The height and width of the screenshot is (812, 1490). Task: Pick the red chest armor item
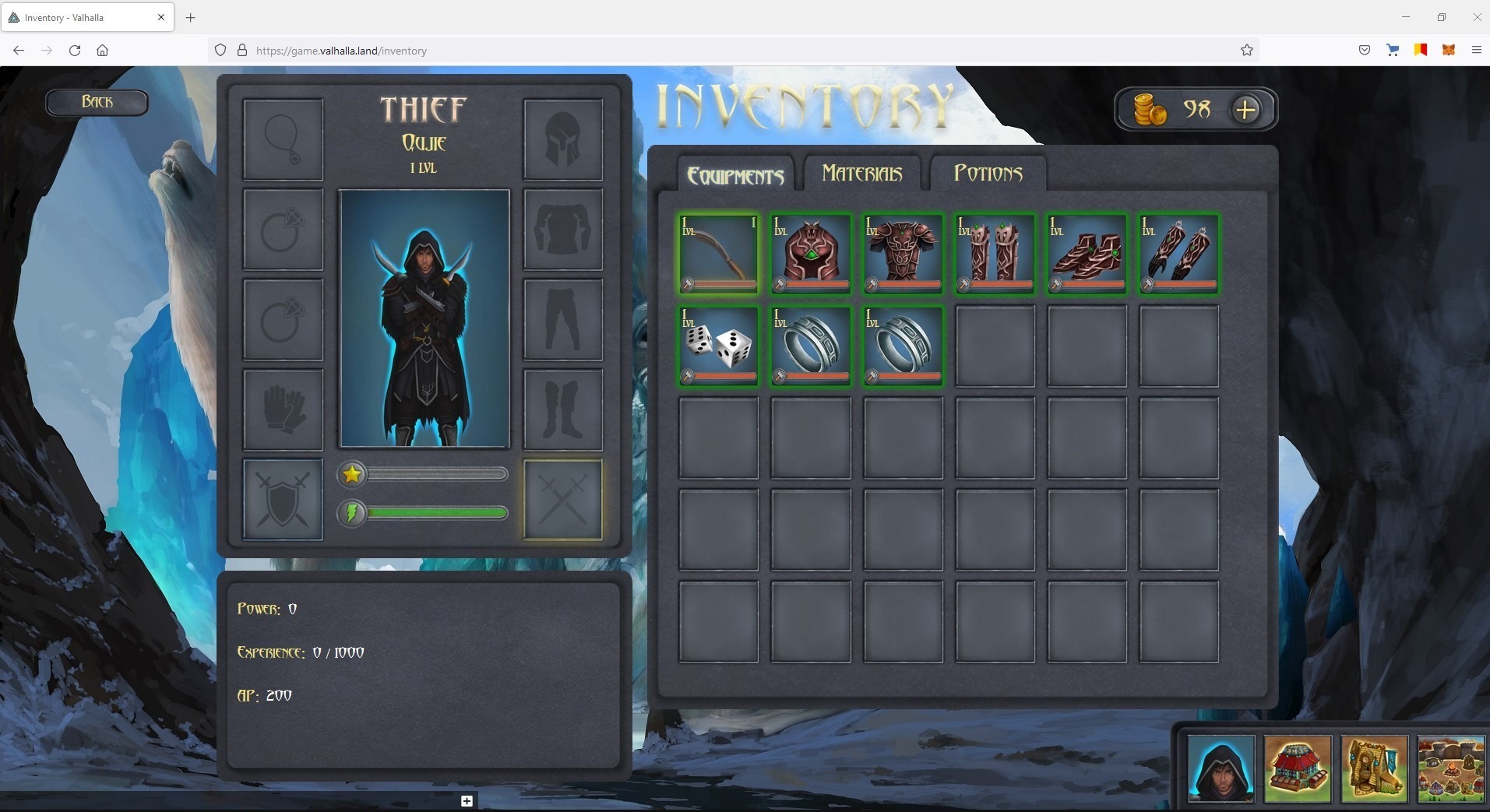[x=903, y=254]
